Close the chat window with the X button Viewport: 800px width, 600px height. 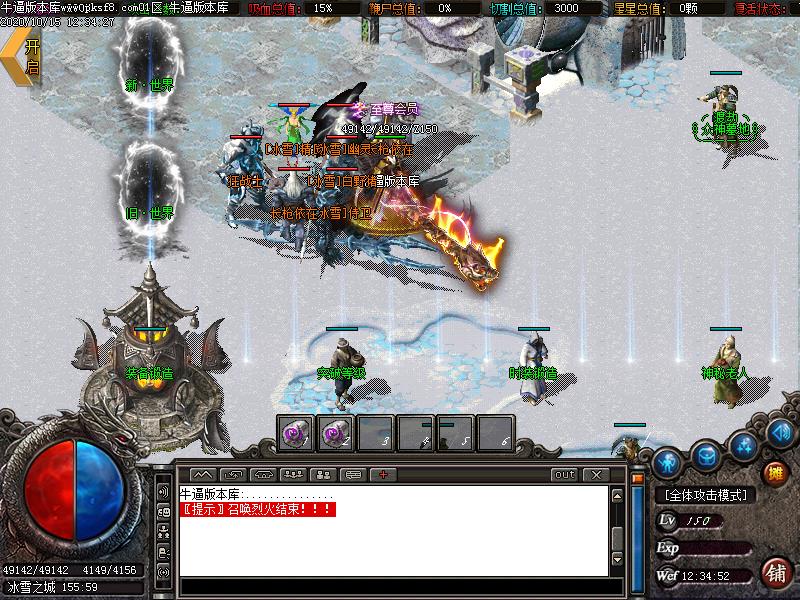(x=596, y=474)
